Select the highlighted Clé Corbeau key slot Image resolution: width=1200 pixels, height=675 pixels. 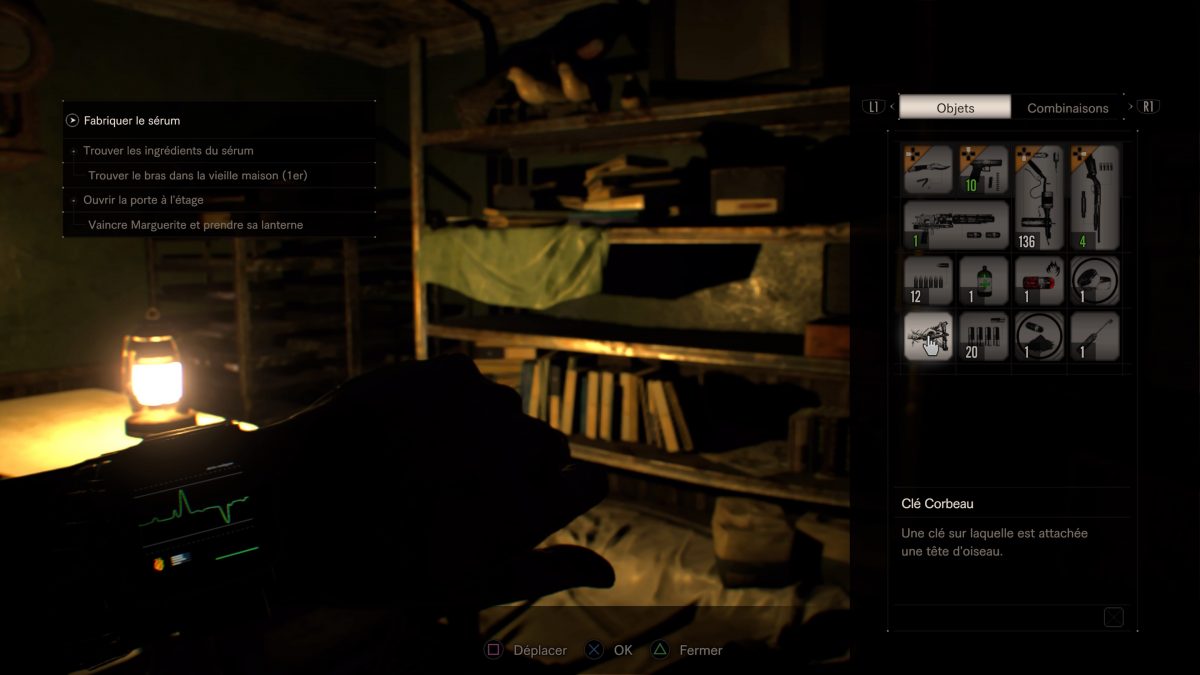tap(928, 336)
